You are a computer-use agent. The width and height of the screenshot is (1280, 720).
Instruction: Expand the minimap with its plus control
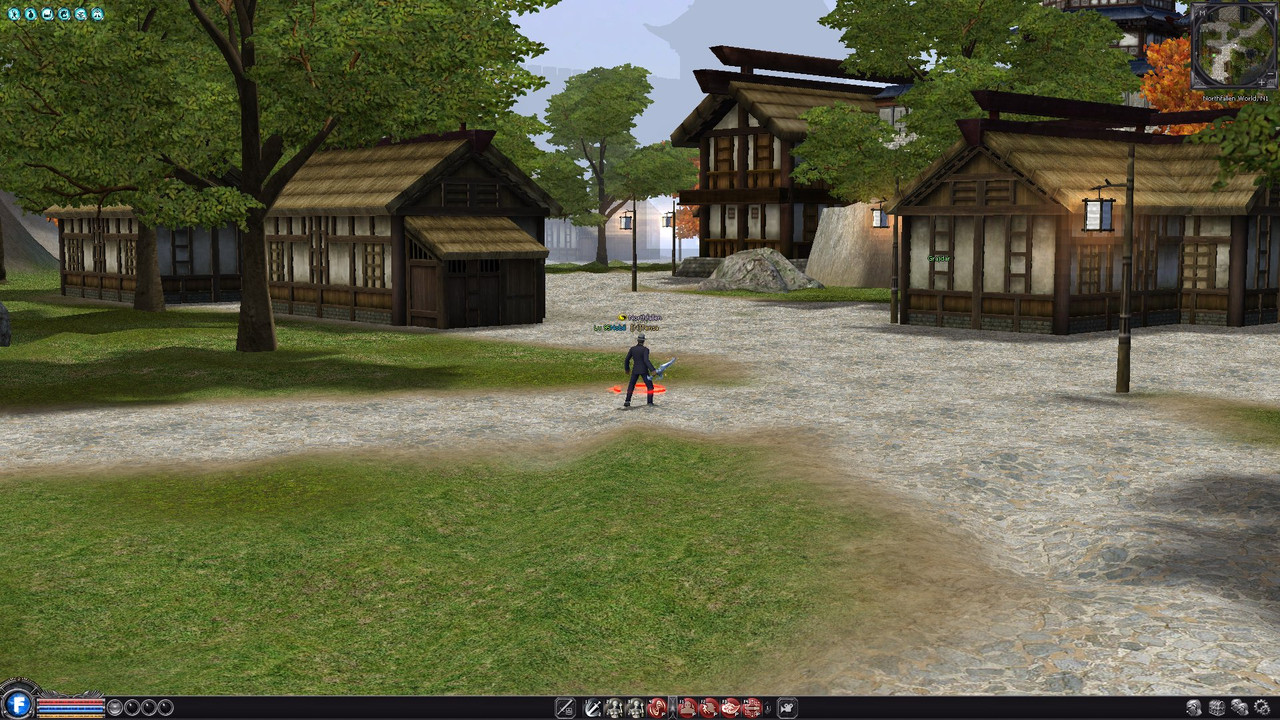click(1262, 82)
